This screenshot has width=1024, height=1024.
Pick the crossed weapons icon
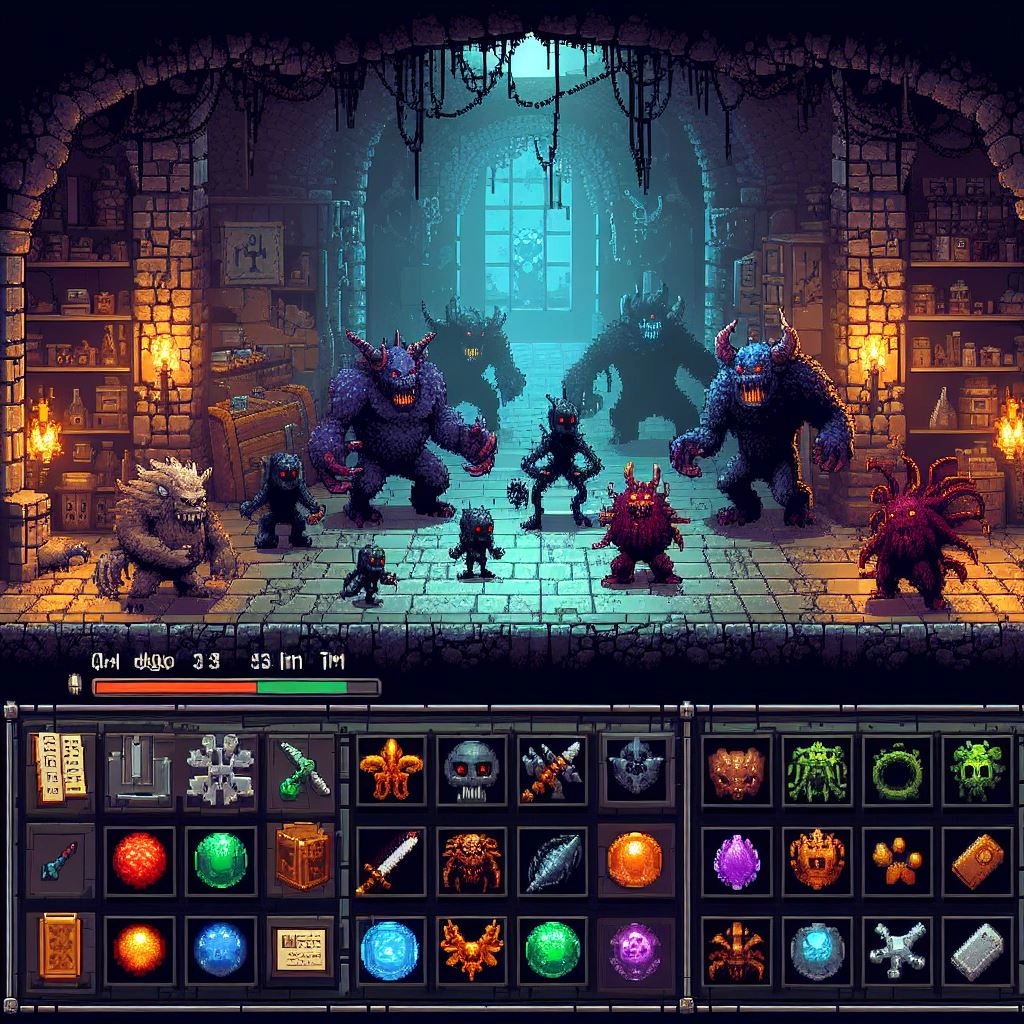(x=551, y=769)
